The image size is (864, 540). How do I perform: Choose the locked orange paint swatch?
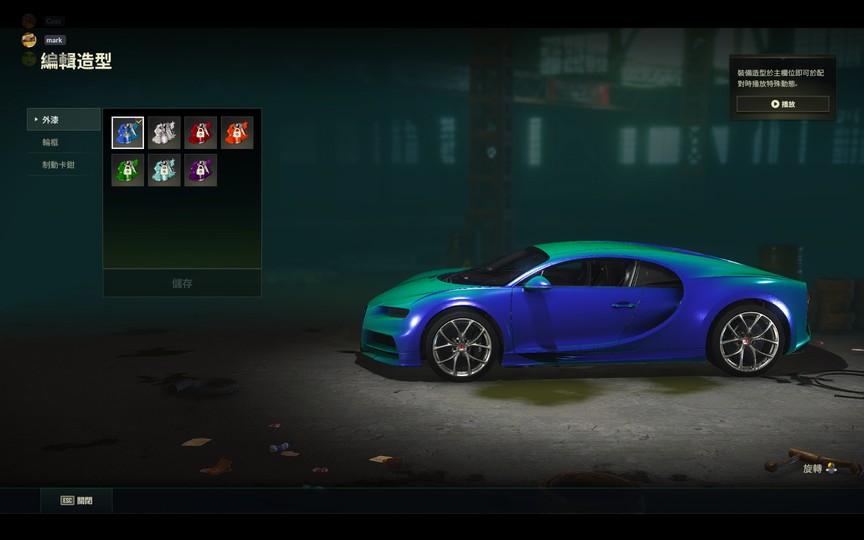[237, 133]
